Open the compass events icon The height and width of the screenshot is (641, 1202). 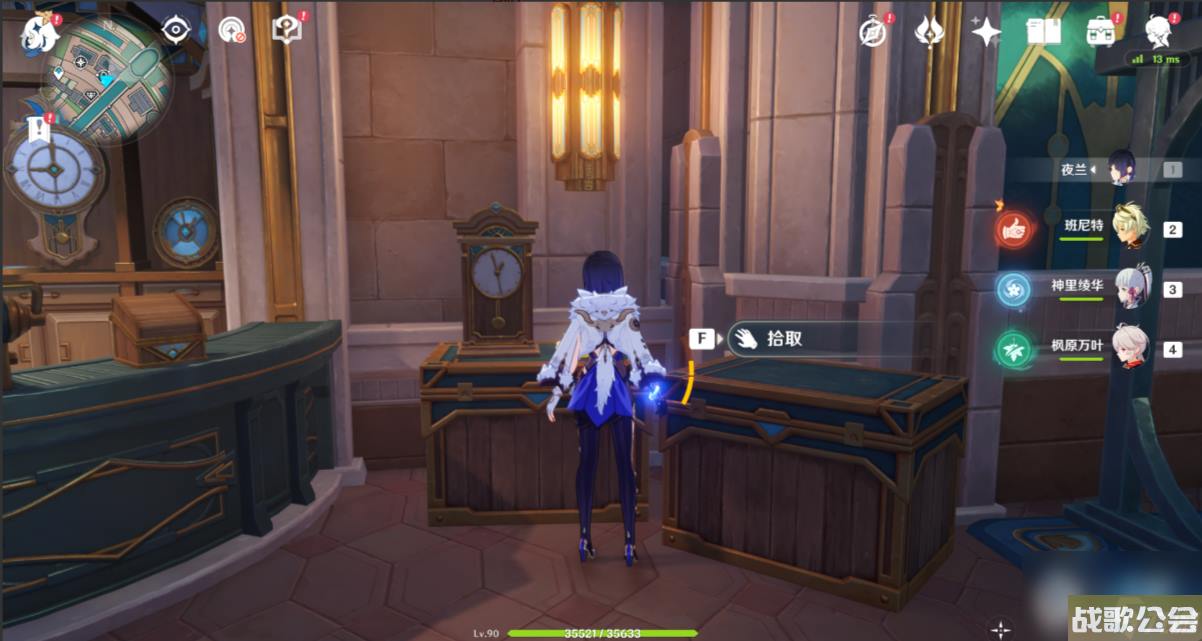coord(874,32)
